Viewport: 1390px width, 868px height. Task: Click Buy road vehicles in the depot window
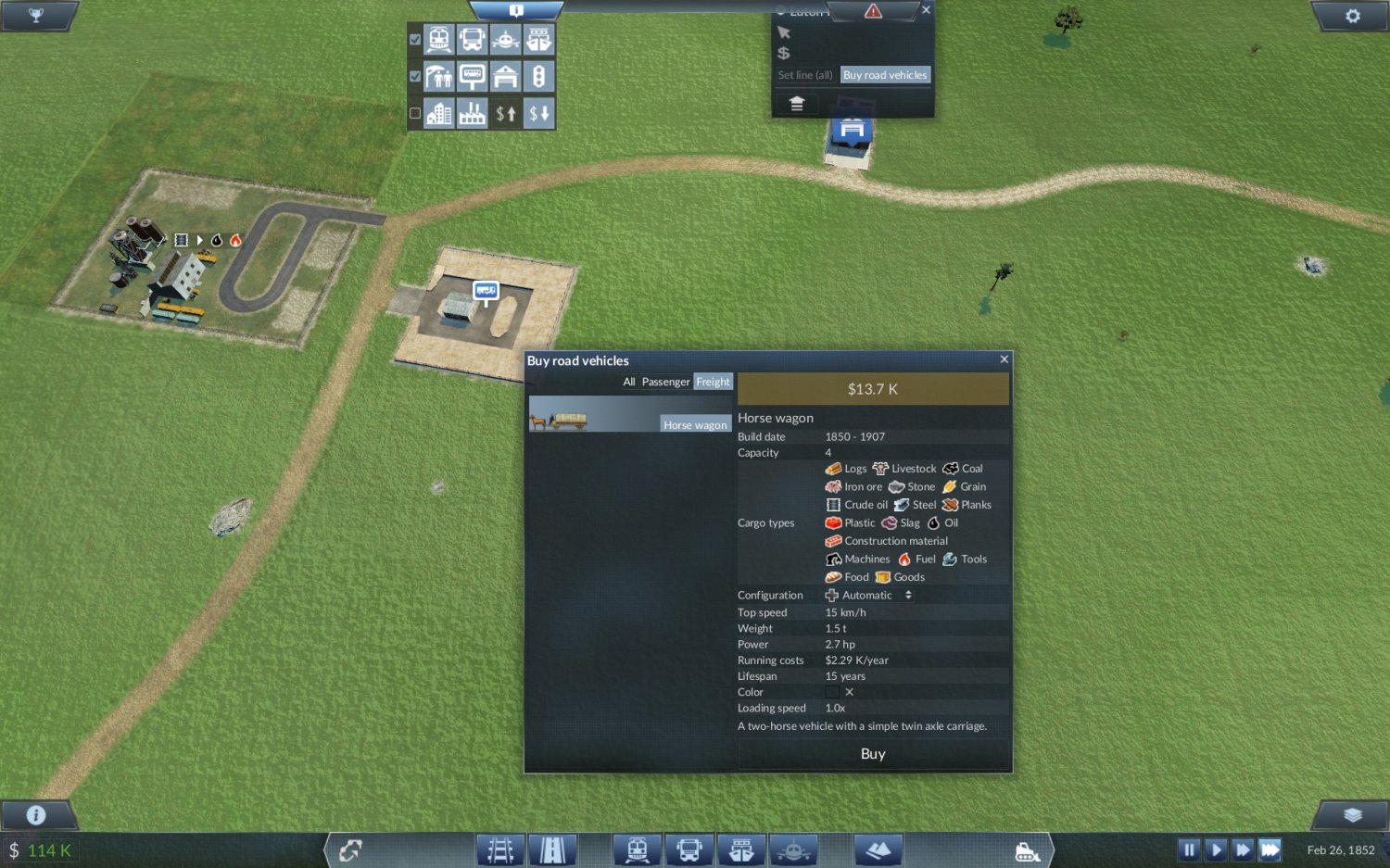click(885, 75)
